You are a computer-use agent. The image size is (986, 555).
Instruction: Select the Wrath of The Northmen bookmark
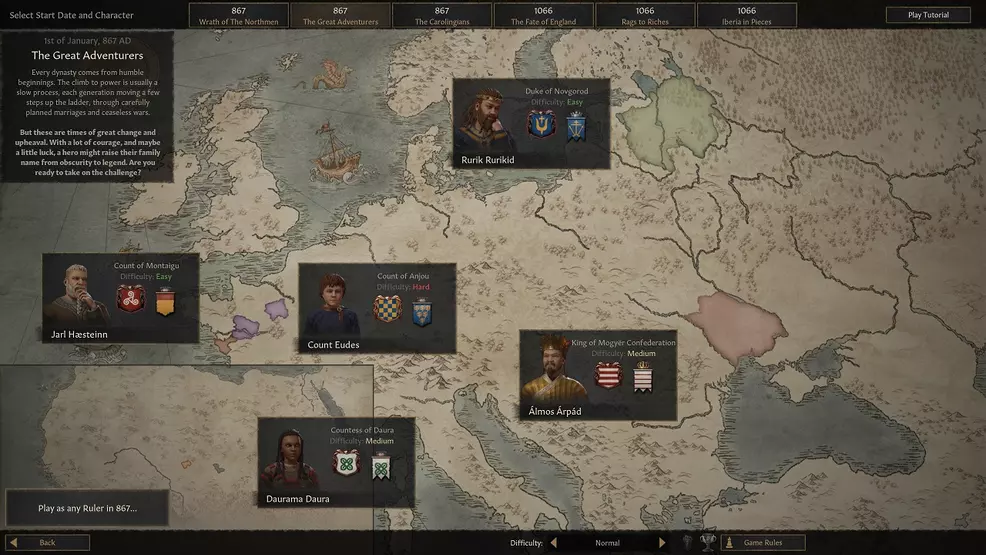(x=238, y=16)
